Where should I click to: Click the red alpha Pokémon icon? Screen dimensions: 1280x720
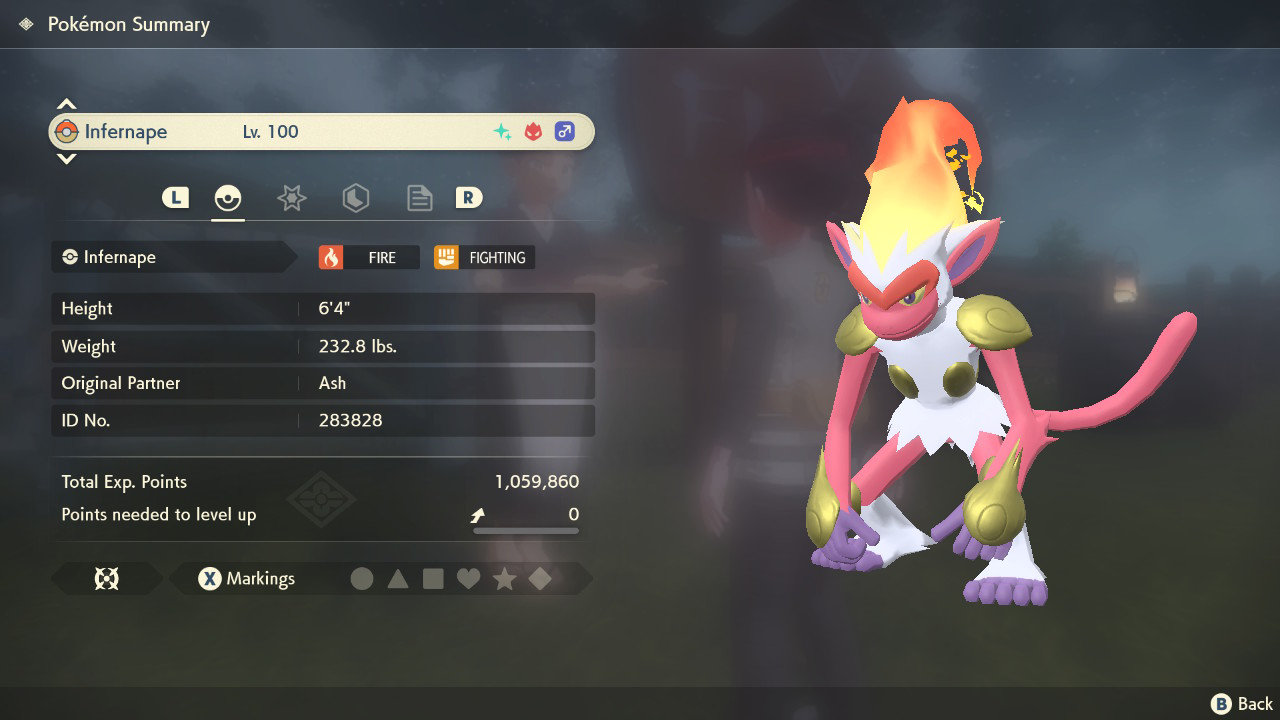531,130
